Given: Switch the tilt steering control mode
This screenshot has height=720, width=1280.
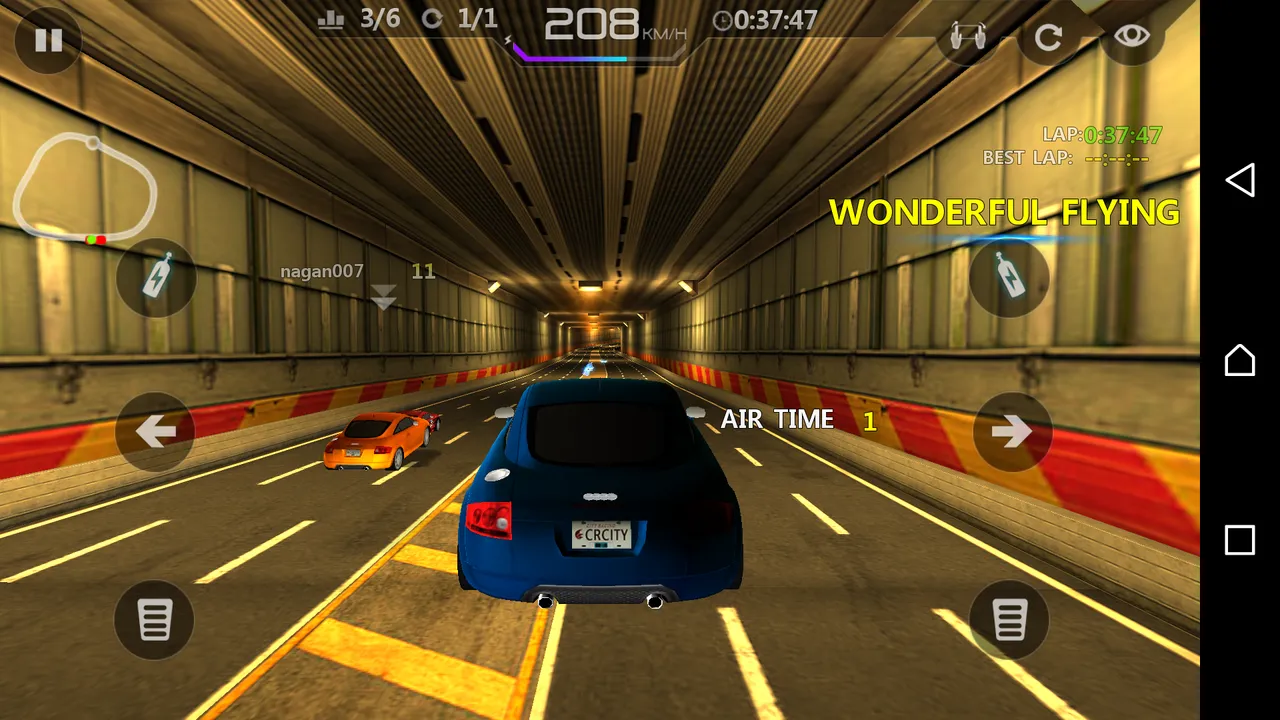Looking at the screenshot, I should pyautogui.click(x=966, y=38).
